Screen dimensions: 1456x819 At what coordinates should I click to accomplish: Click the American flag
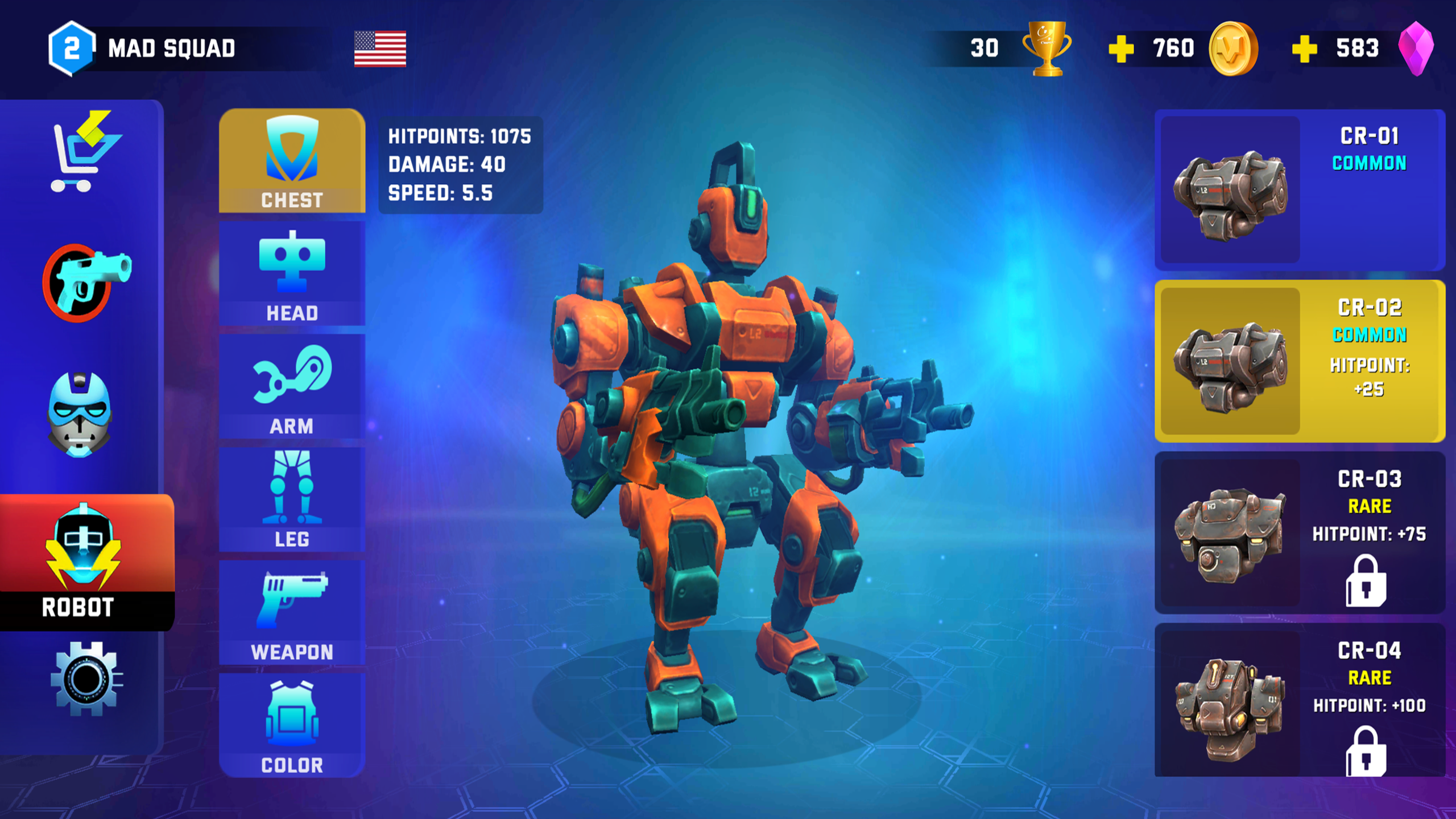tap(379, 48)
